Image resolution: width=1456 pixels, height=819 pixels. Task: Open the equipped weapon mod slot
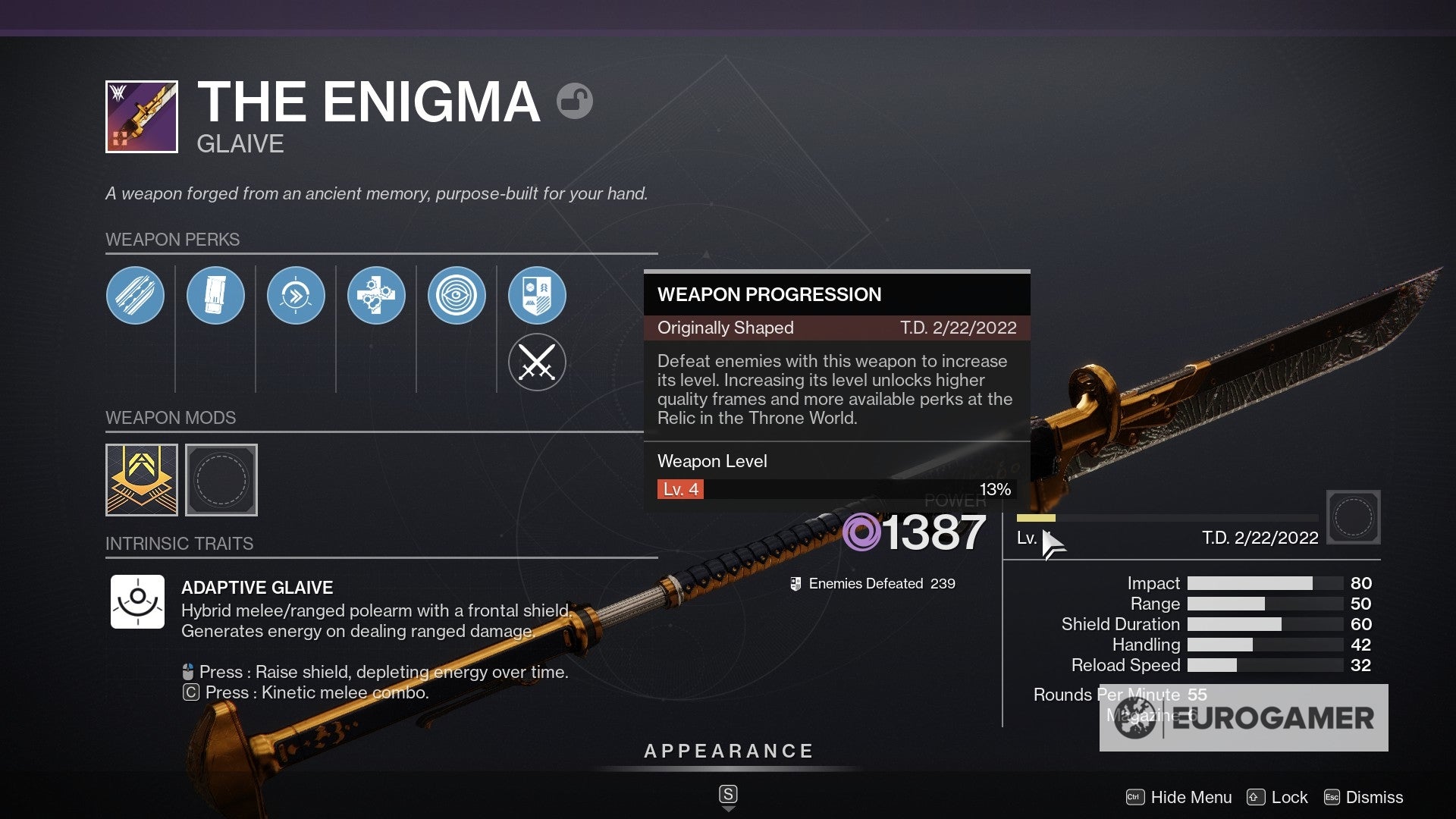142,480
